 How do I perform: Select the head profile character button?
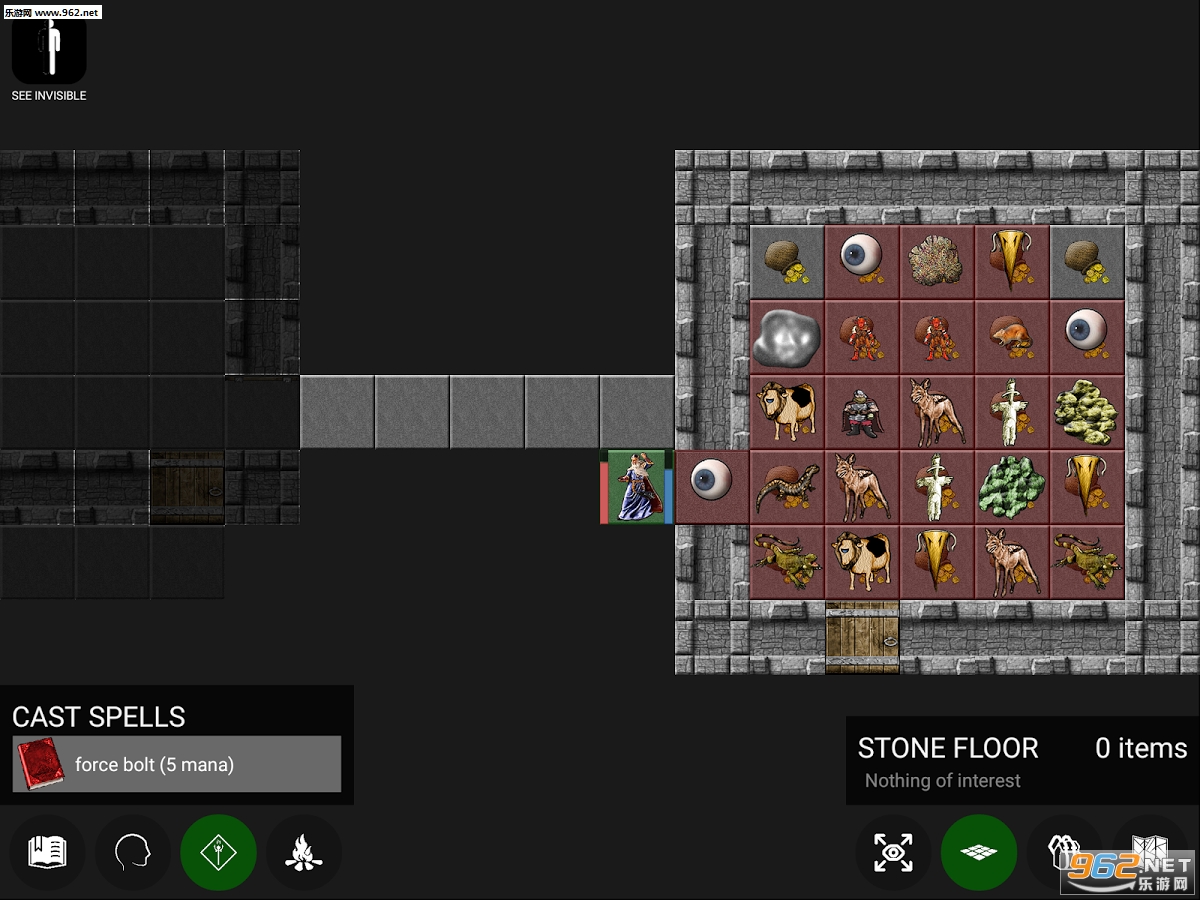pos(132,852)
